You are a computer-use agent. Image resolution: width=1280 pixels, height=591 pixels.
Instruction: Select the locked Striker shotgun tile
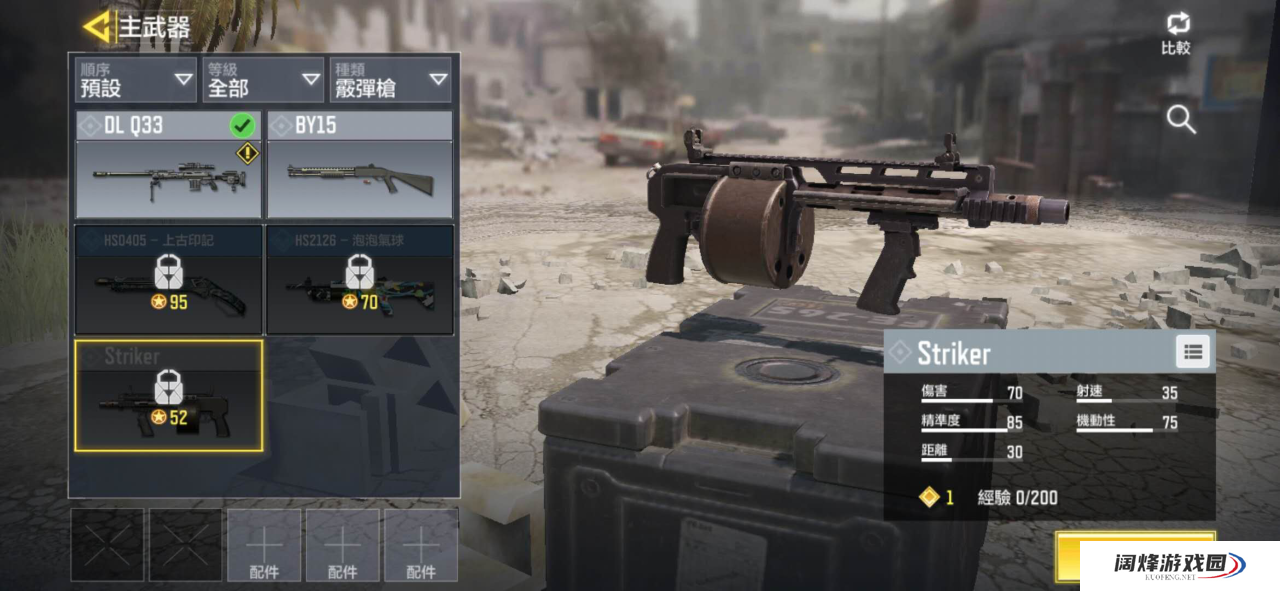coord(168,396)
